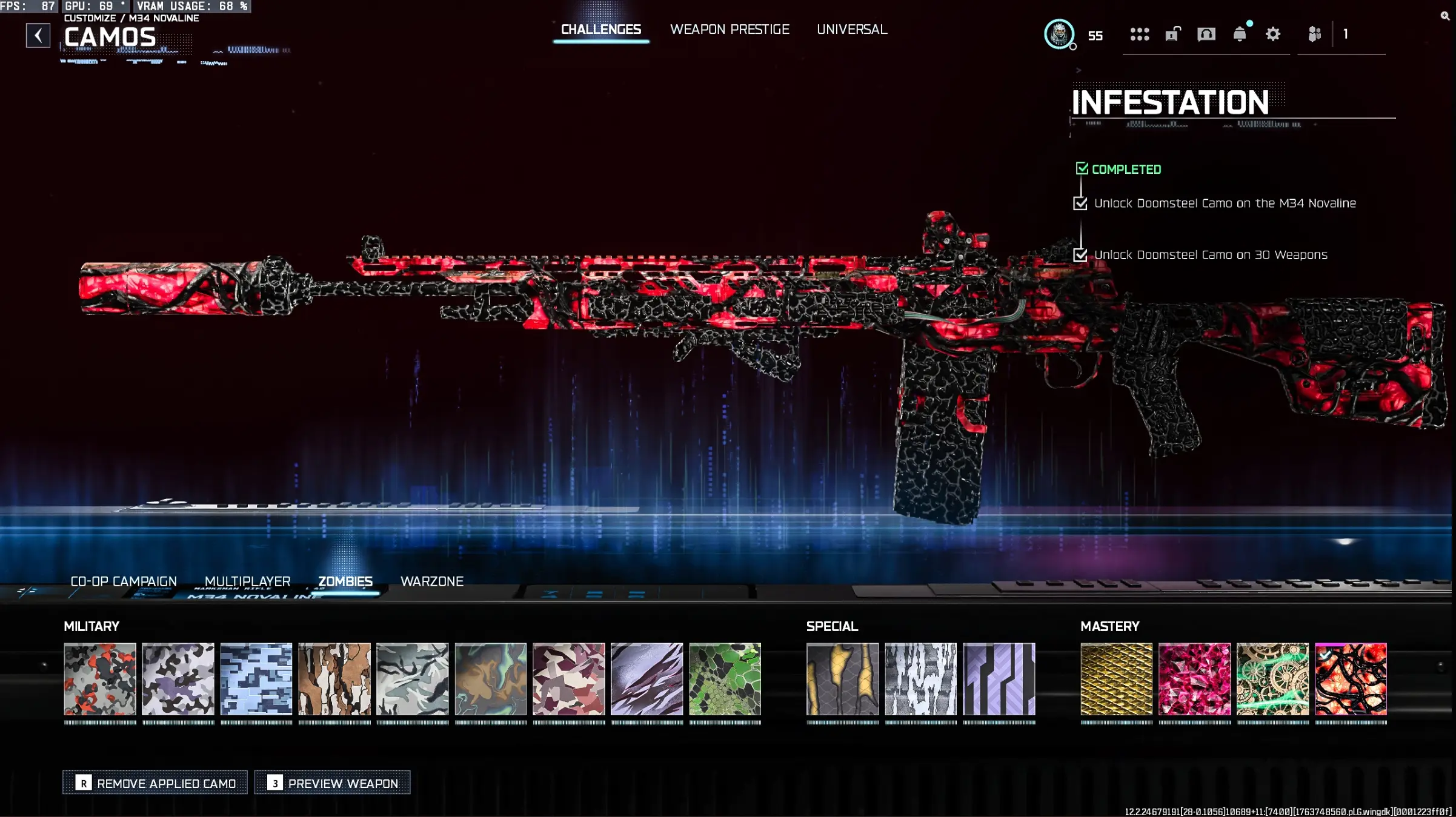Screen dimensions: 1456x817
Task: Open the Universal camos tab
Action: tap(851, 29)
